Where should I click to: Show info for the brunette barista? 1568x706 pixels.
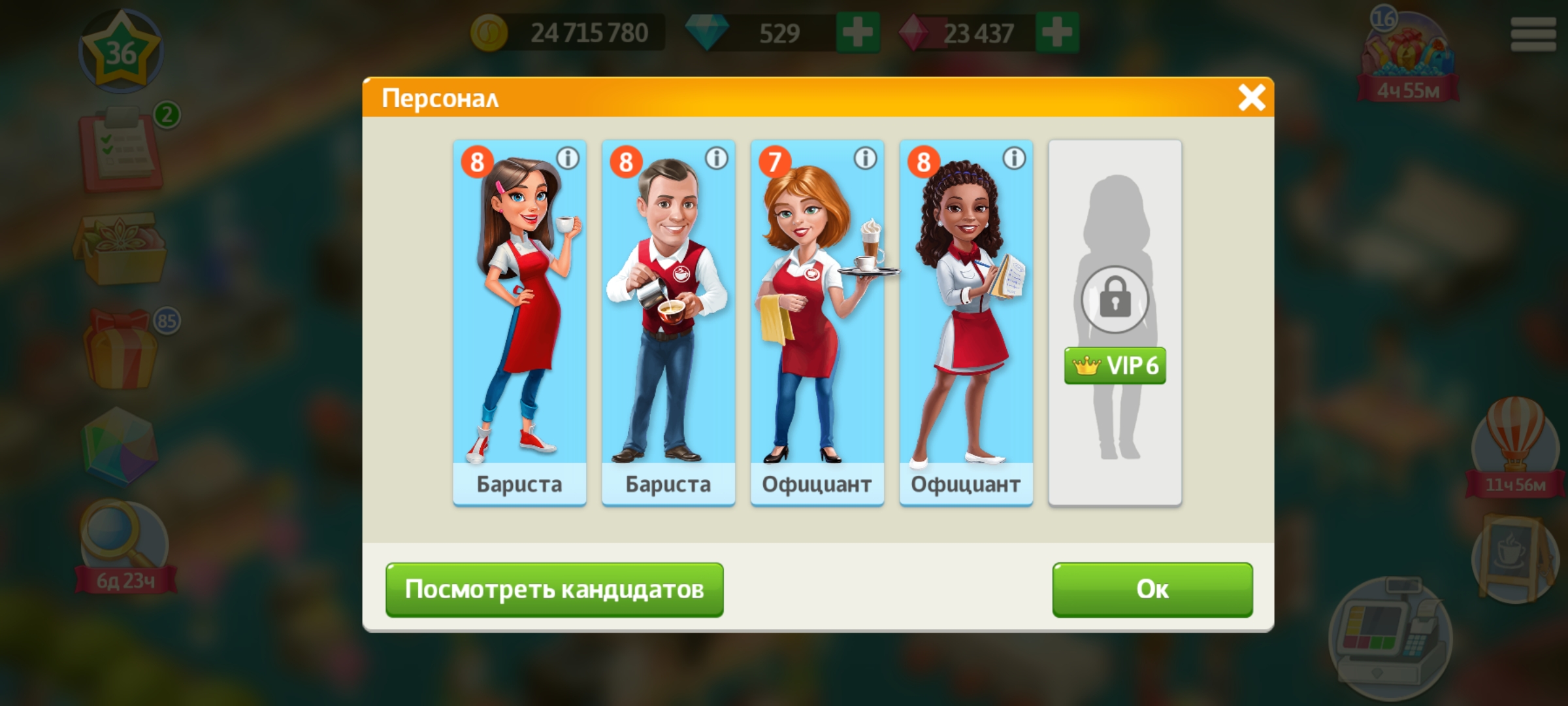568,158
